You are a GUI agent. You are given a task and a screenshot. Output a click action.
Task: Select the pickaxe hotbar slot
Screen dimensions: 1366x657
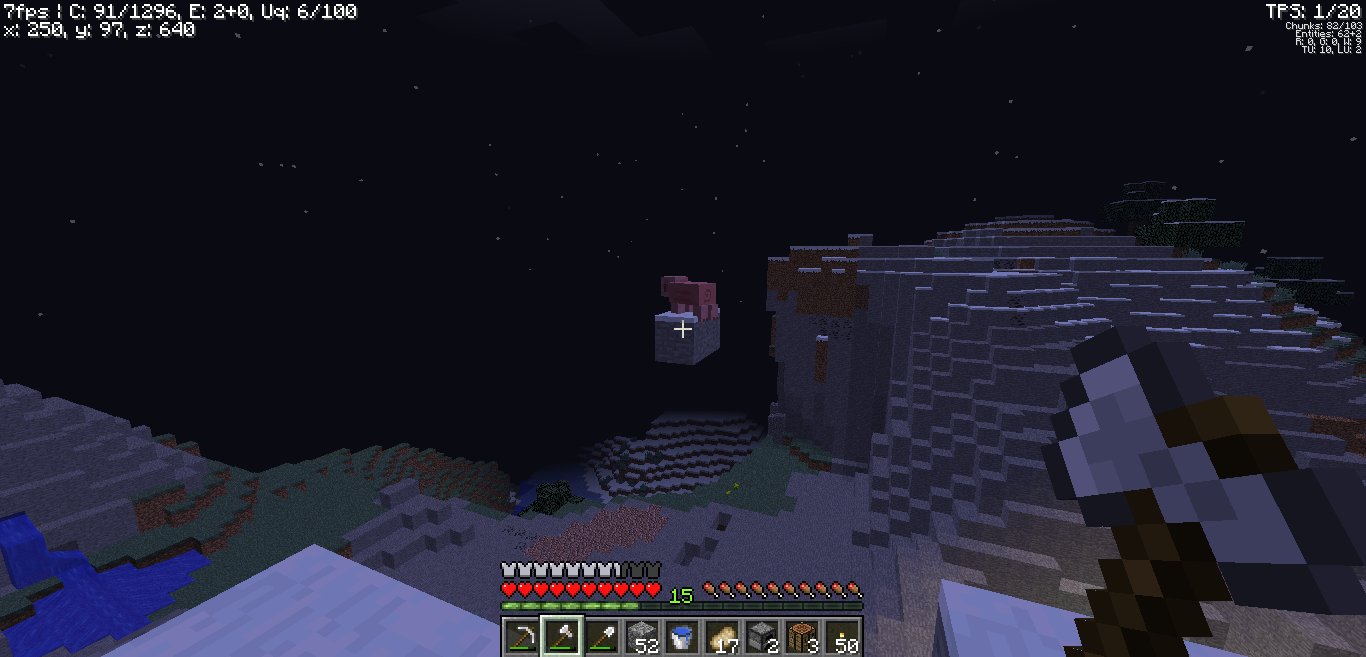(521, 636)
